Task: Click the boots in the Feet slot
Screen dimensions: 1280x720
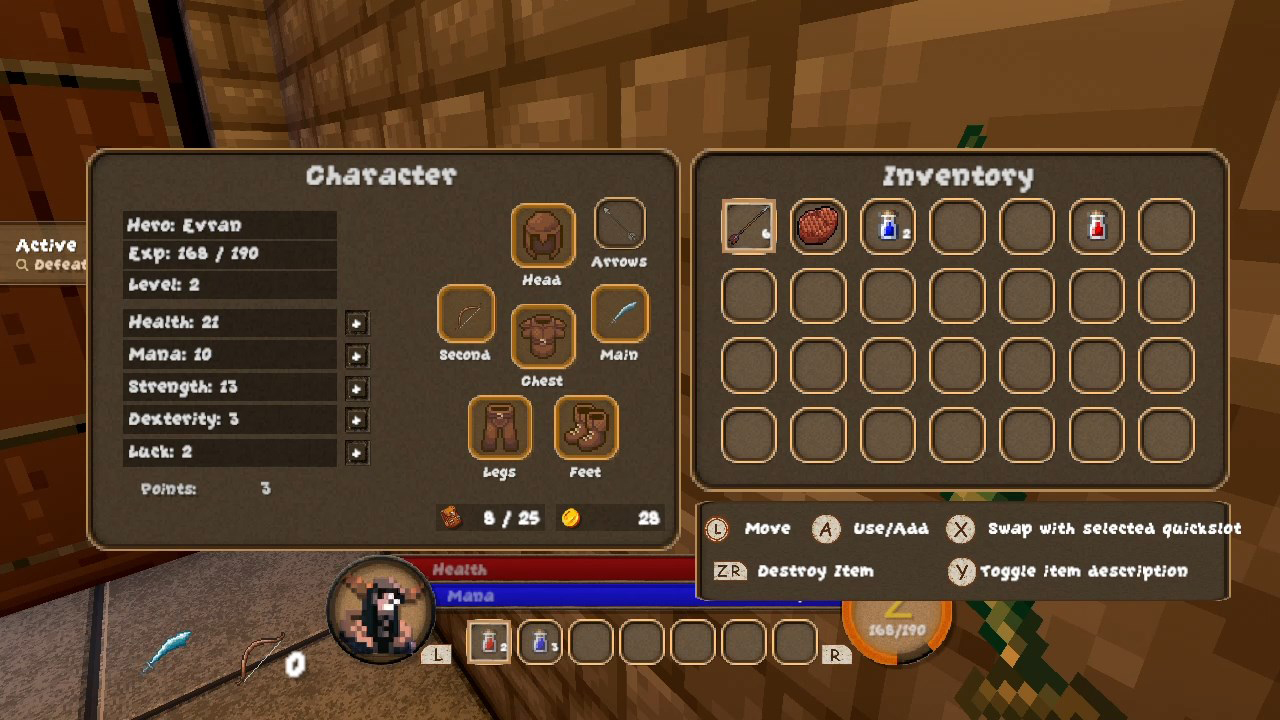Action: 586,428
